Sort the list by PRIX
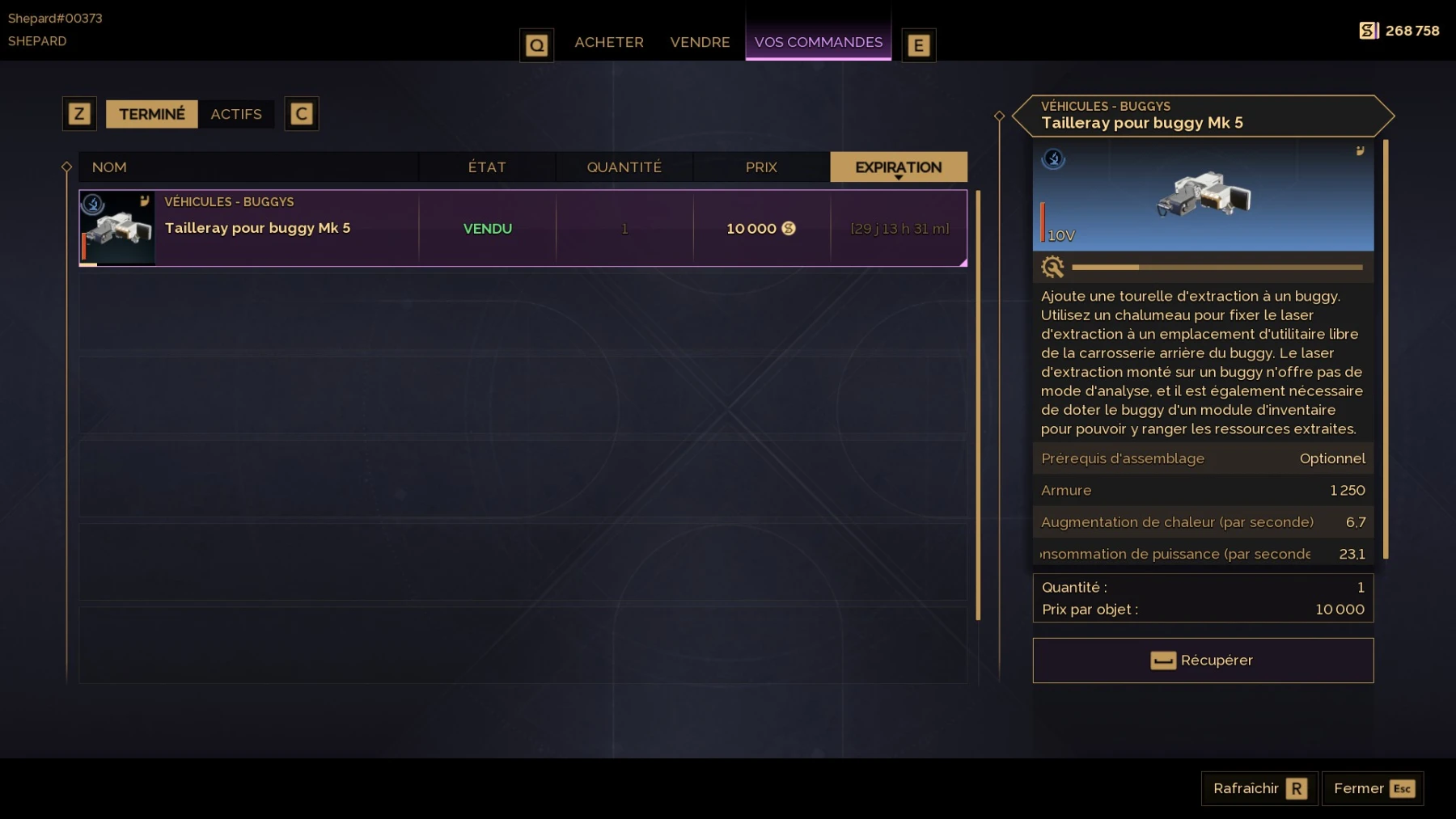Screen dimensions: 1456x819 click(761, 167)
